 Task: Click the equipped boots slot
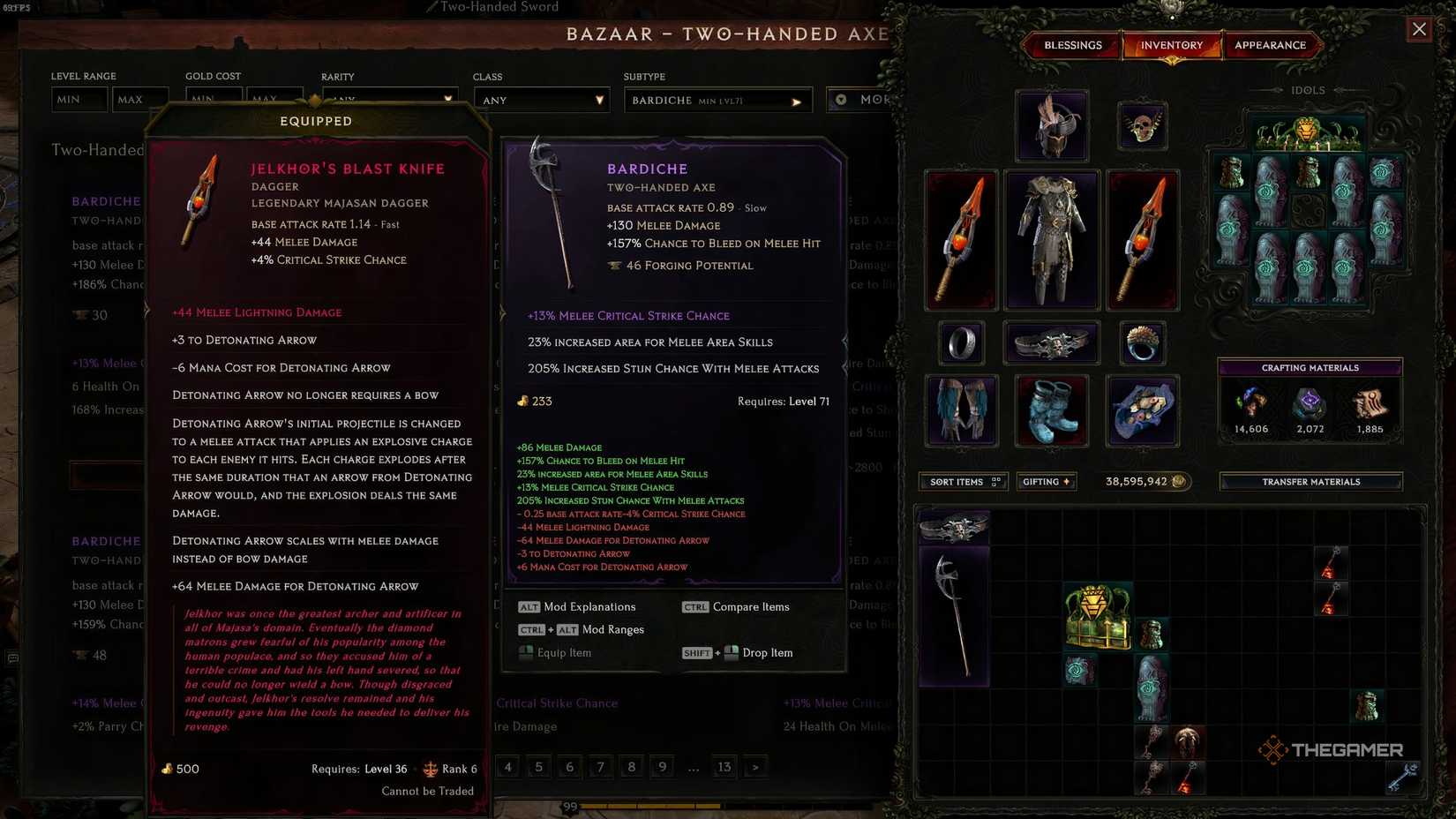1052,411
